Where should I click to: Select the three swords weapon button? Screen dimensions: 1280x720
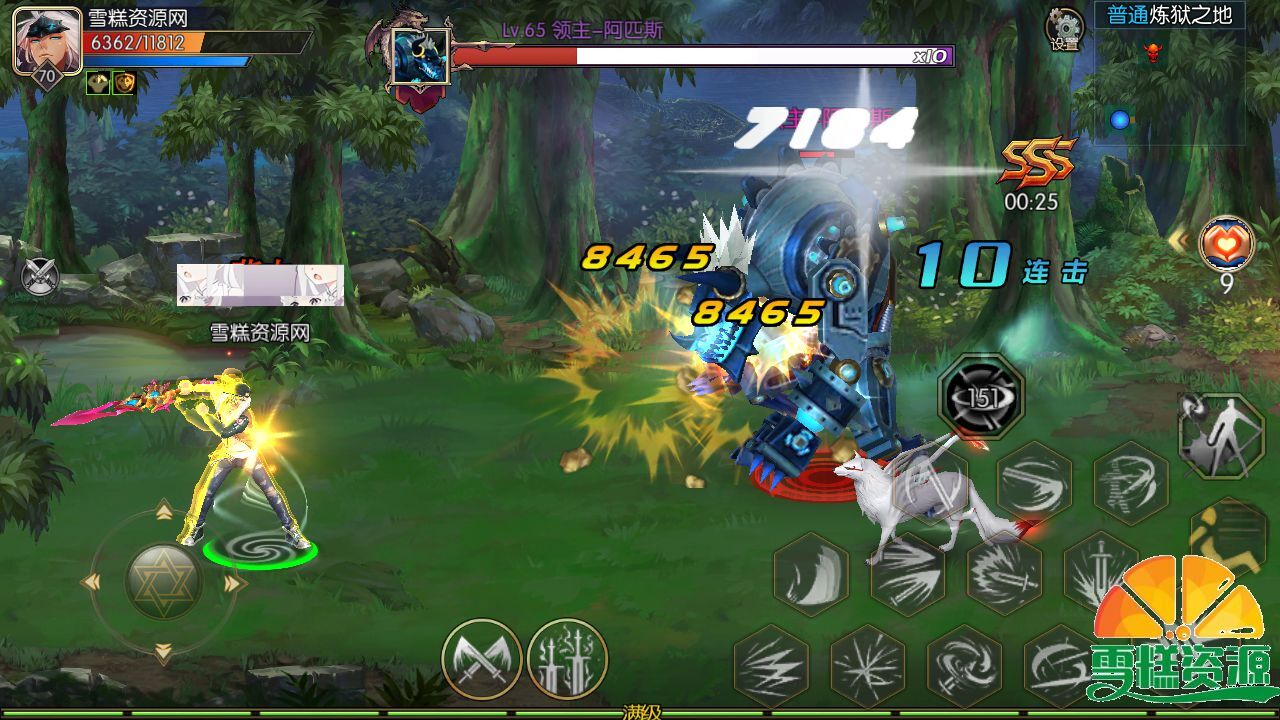pos(567,659)
